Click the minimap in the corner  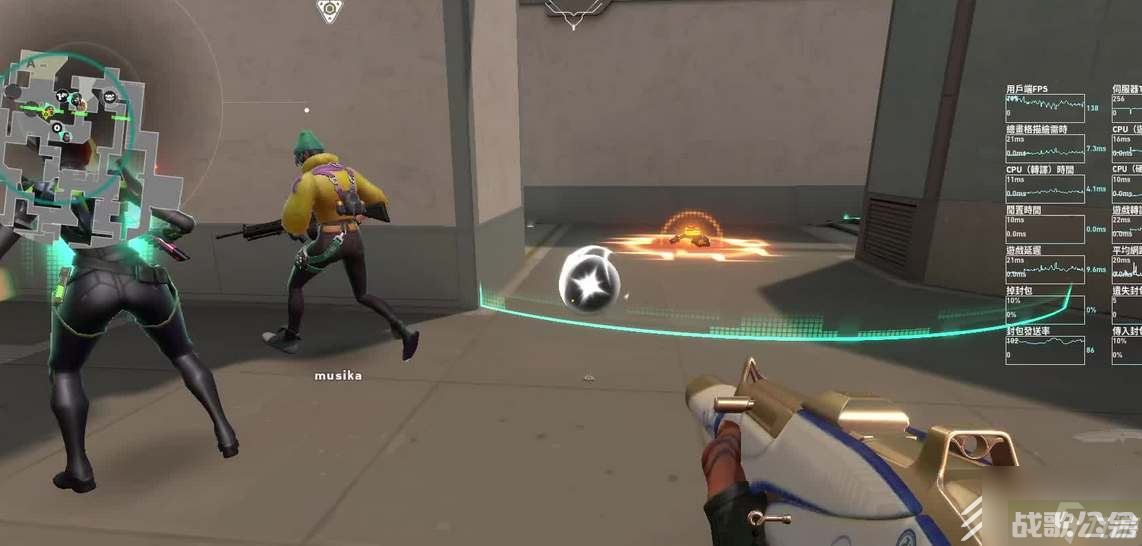point(78,140)
